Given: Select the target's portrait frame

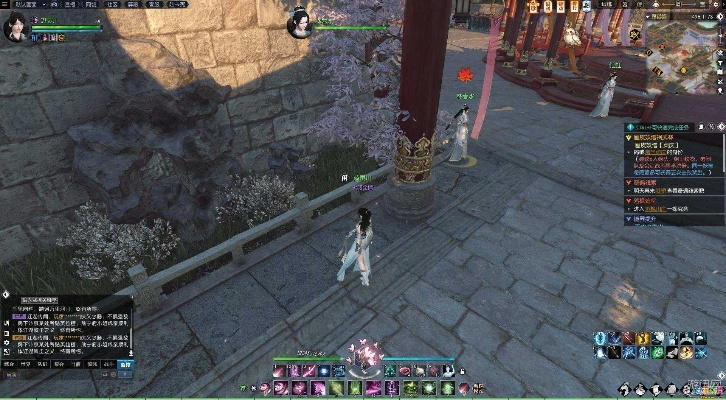Looking at the screenshot, I should click(x=300, y=25).
